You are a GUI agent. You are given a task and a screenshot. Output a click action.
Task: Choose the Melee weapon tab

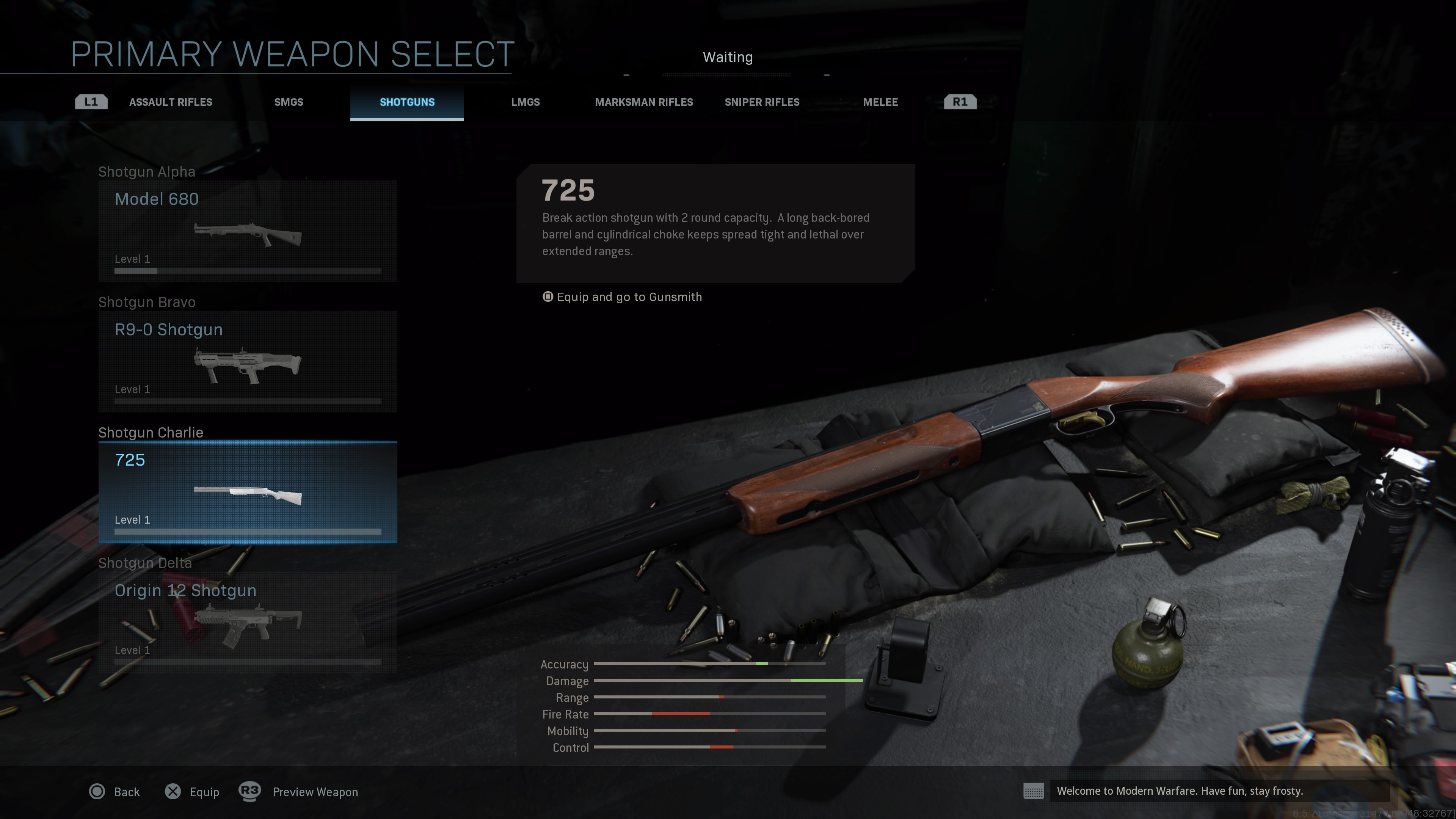[x=880, y=102]
